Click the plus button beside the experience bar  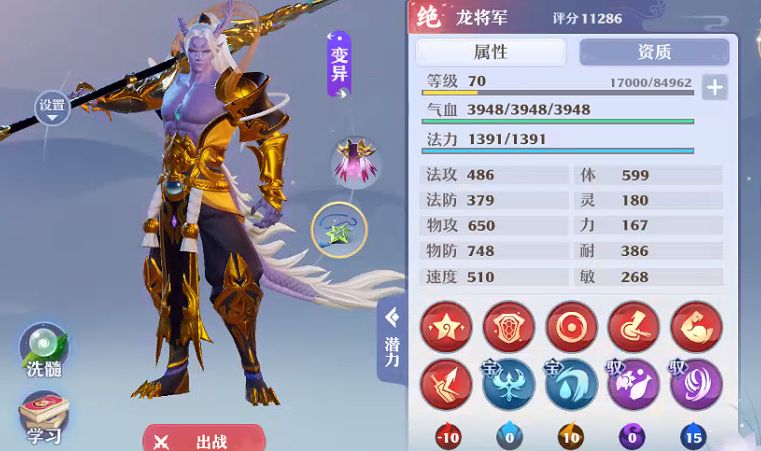click(x=714, y=87)
